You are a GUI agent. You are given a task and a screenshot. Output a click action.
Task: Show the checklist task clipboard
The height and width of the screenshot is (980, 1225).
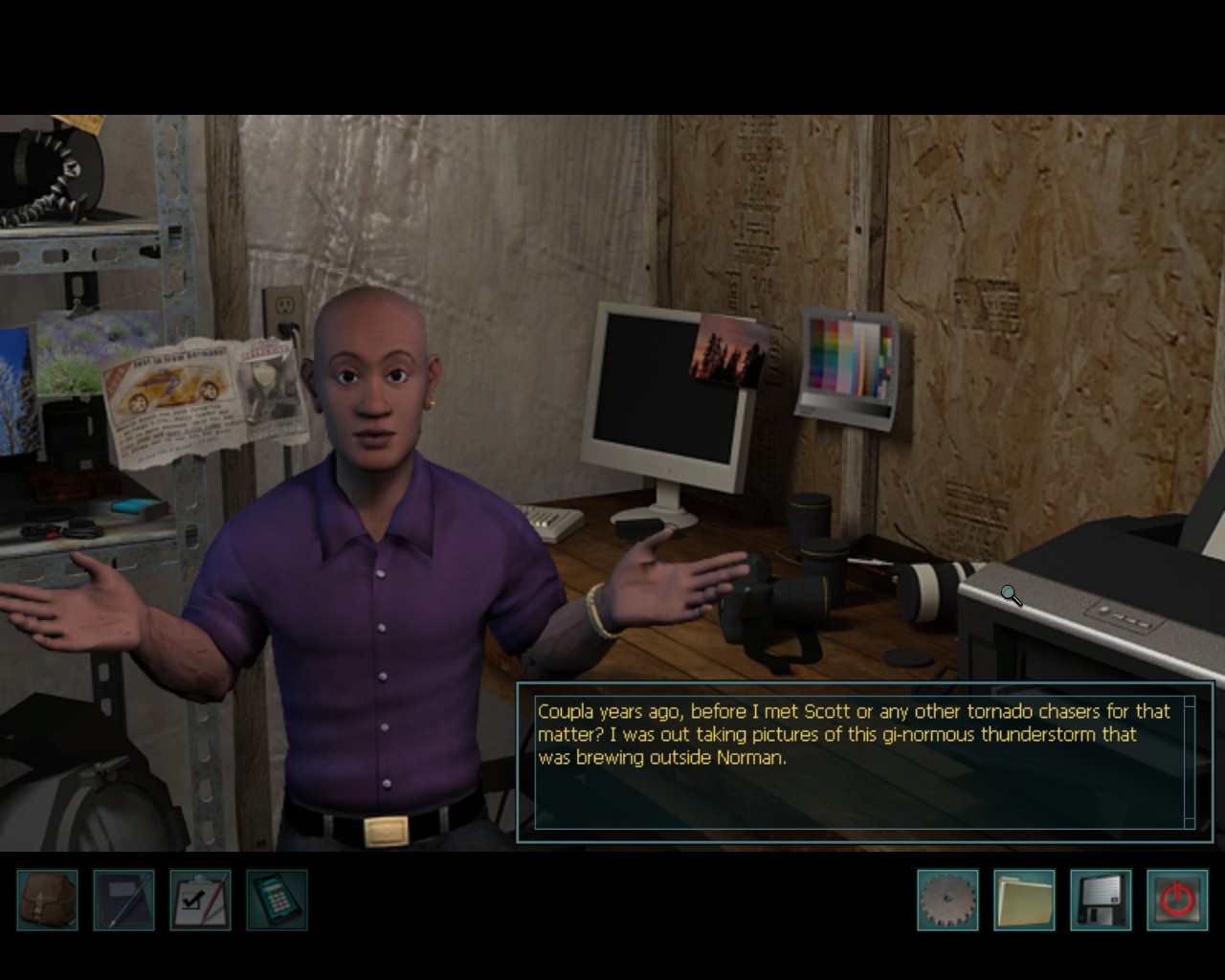pos(200,900)
